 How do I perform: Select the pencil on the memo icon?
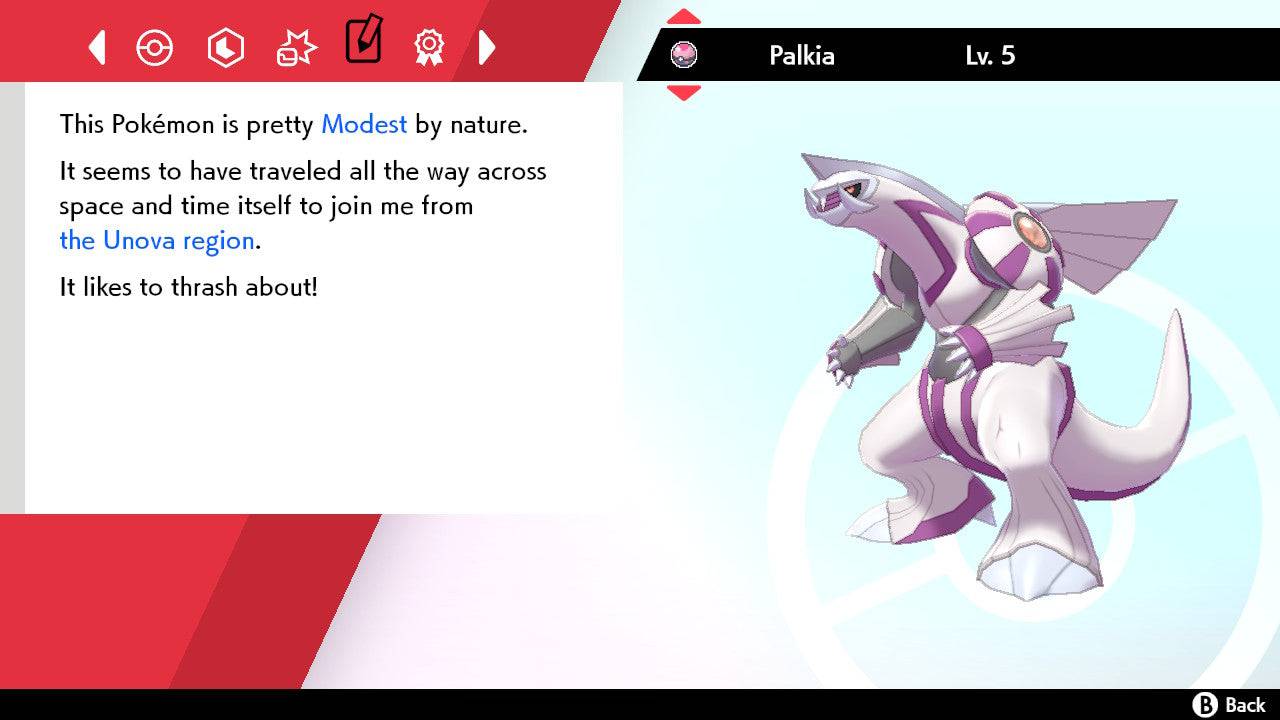tap(372, 33)
